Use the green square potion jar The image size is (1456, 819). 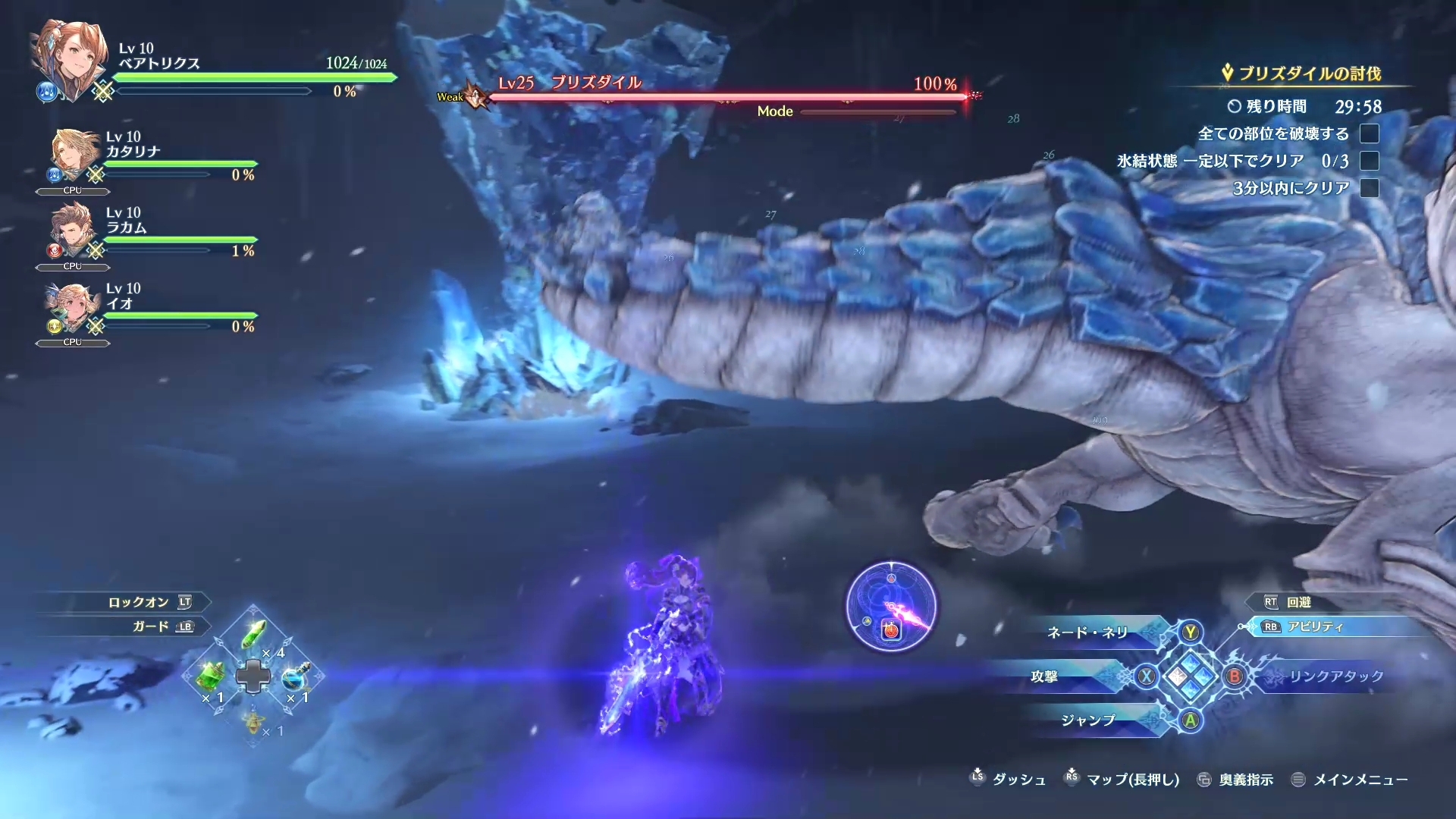click(211, 675)
